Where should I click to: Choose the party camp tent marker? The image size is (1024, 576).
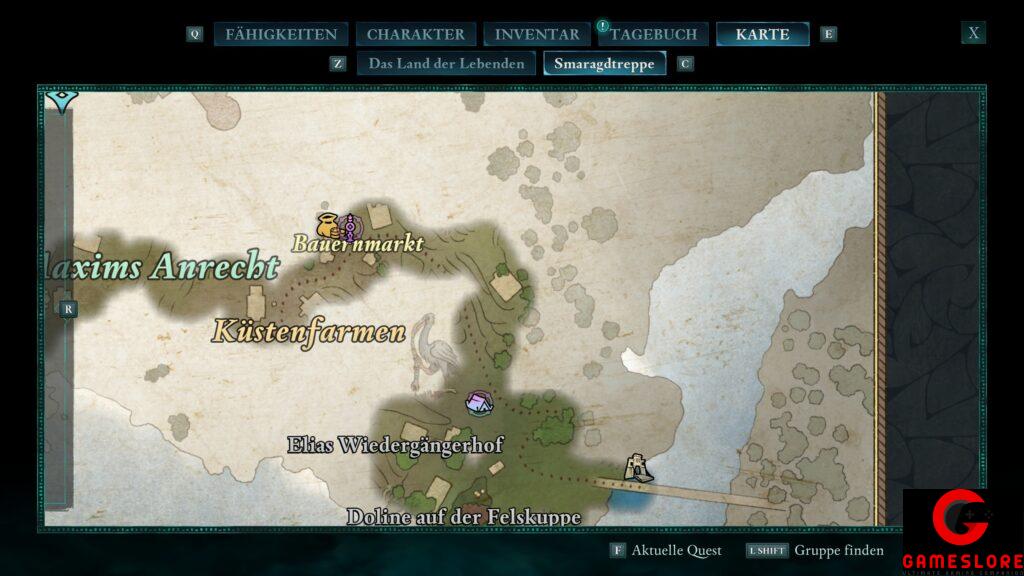479,403
